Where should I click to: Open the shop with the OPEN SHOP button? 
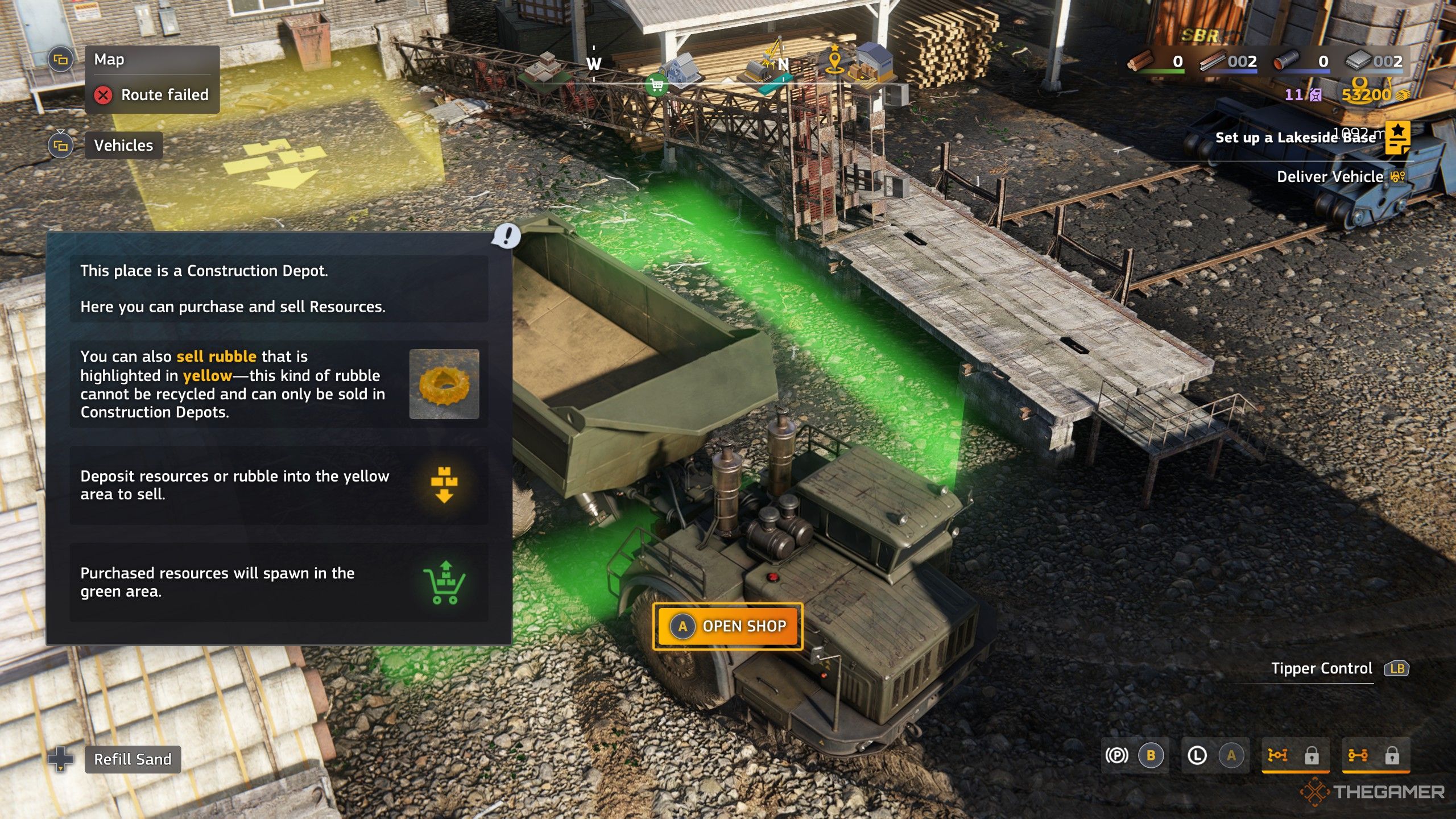click(x=727, y=626)
